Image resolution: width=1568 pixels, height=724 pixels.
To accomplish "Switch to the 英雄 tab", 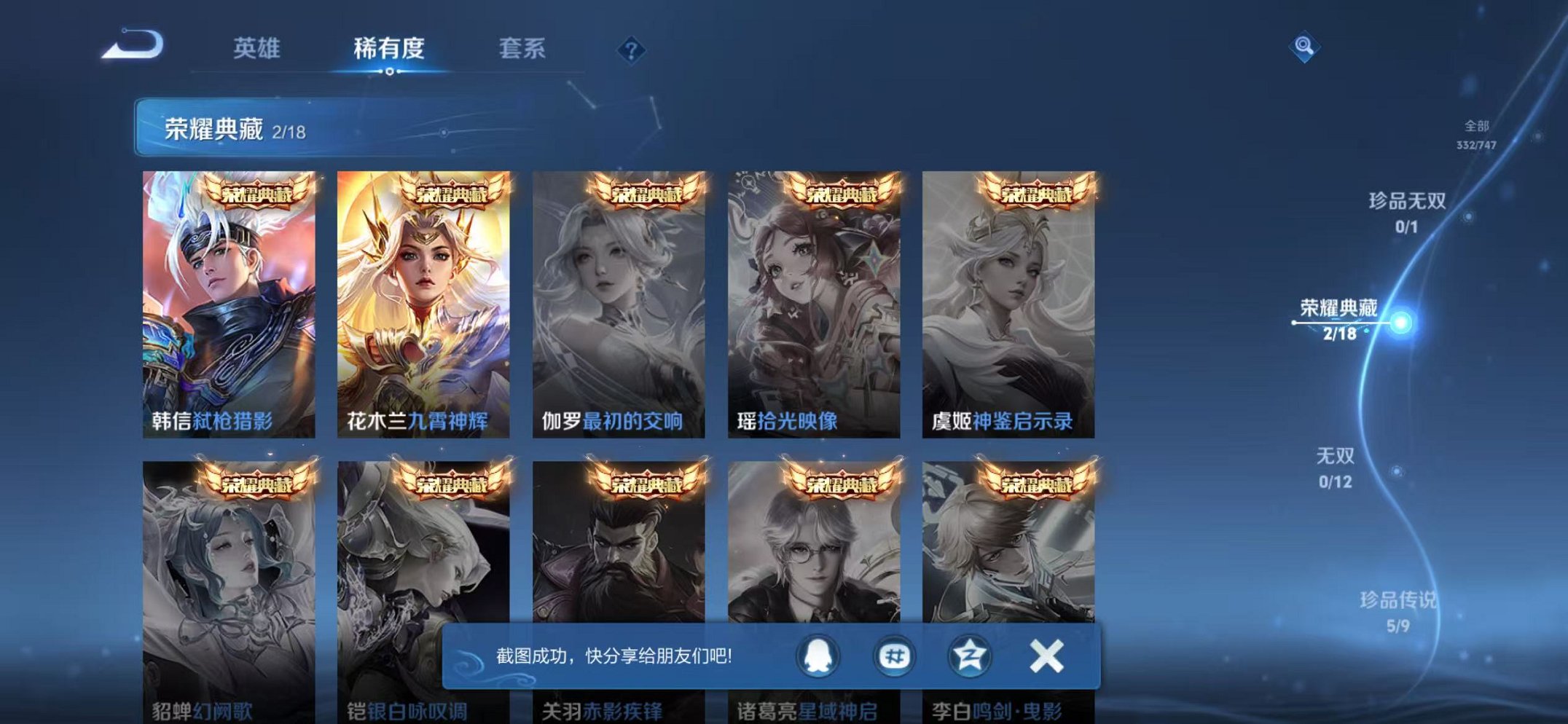I will tap(256, 50).
